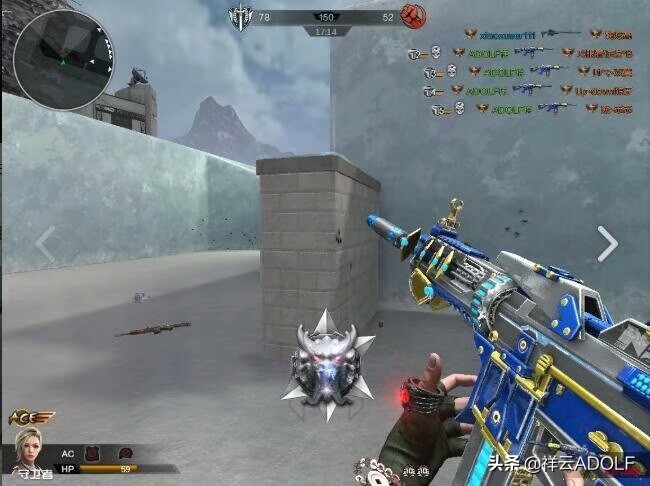This screenshot has height=486, width=650.
Task: Show the next gallery image
Action: coord(607,243)
